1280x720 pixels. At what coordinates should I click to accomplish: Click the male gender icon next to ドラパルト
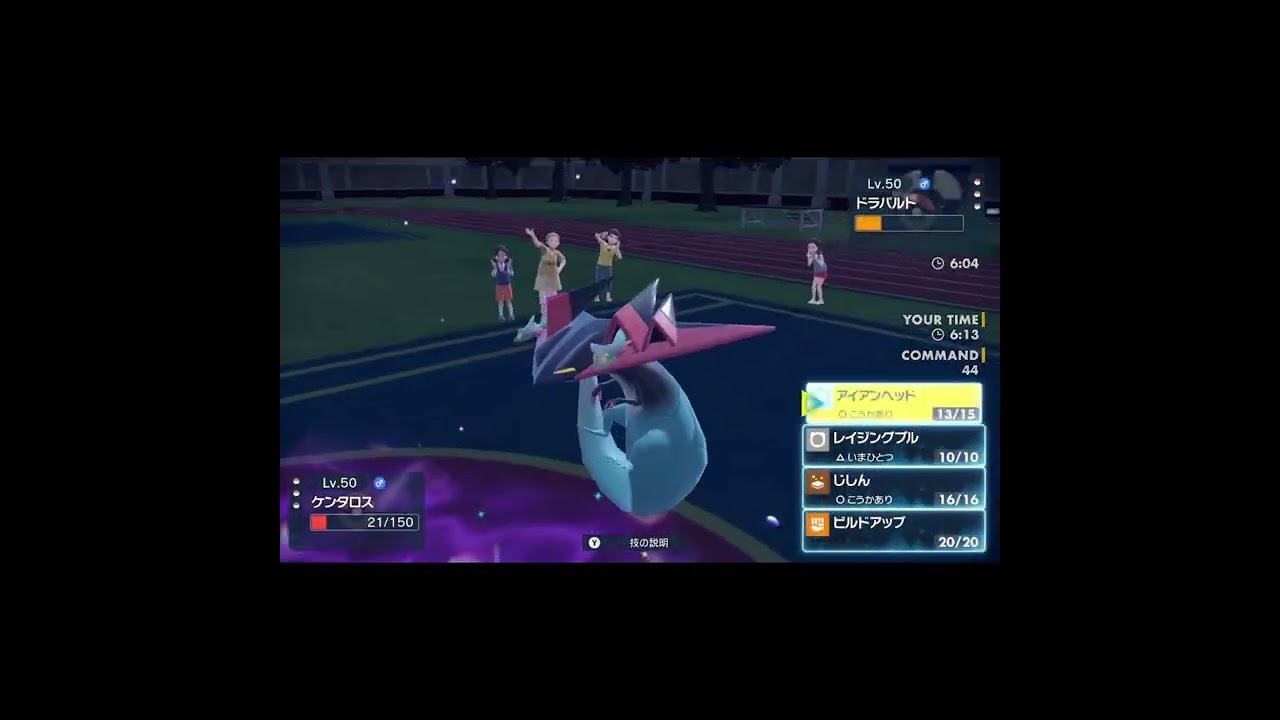point(925,183)
